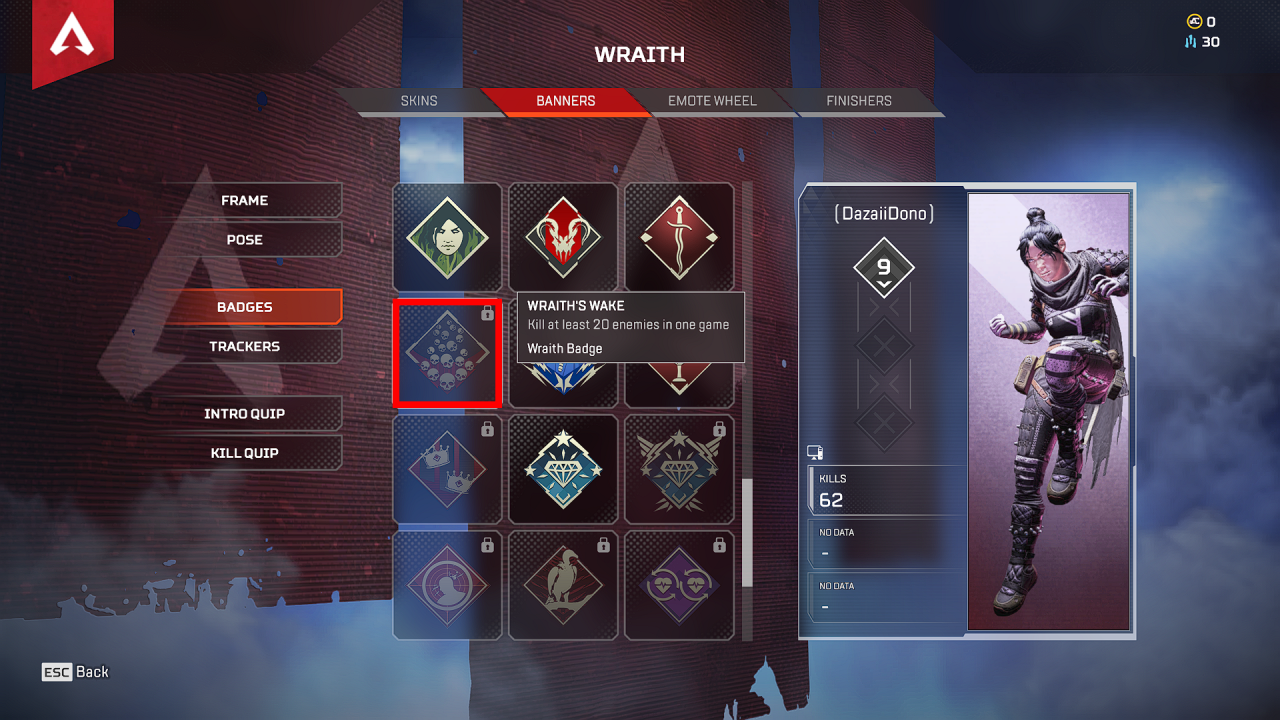Select the gold dagger badge
Image resolution: width=1280 pixels, height=720 pixels.
click(680, 236)
